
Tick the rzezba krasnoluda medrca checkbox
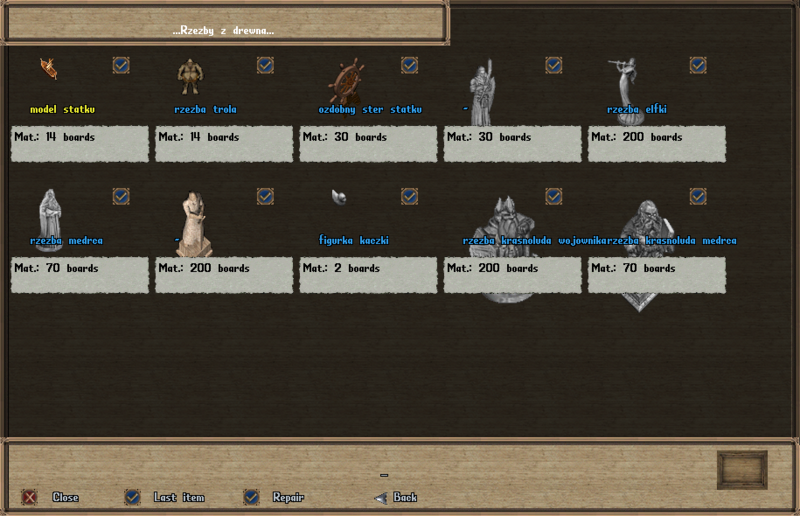pyautogui.click(x=698, y=196)
